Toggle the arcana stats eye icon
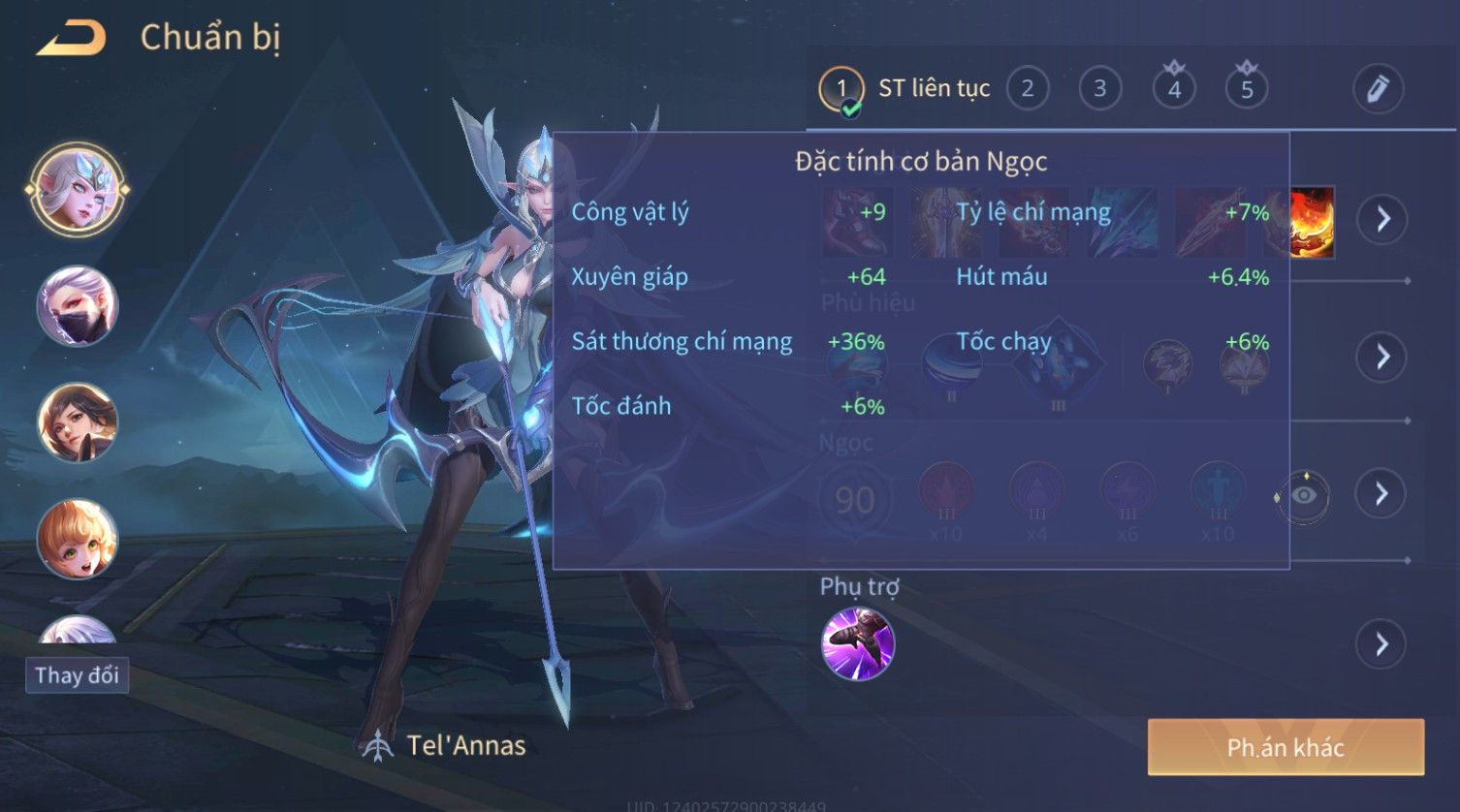The image size is (1460, 812). click(1304, 495)
